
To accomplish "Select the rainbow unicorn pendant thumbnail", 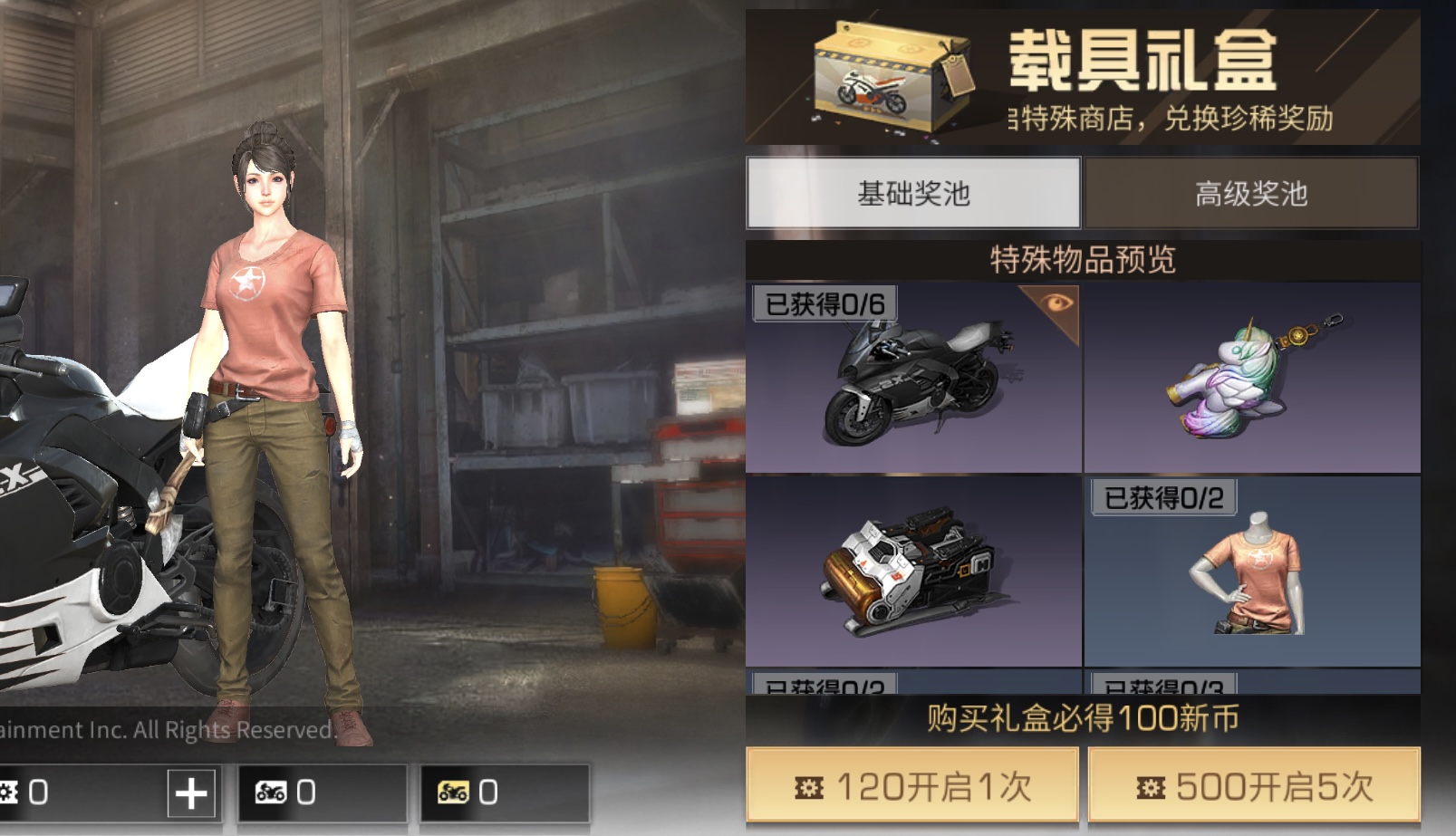I will click(x=1250, y=380).
